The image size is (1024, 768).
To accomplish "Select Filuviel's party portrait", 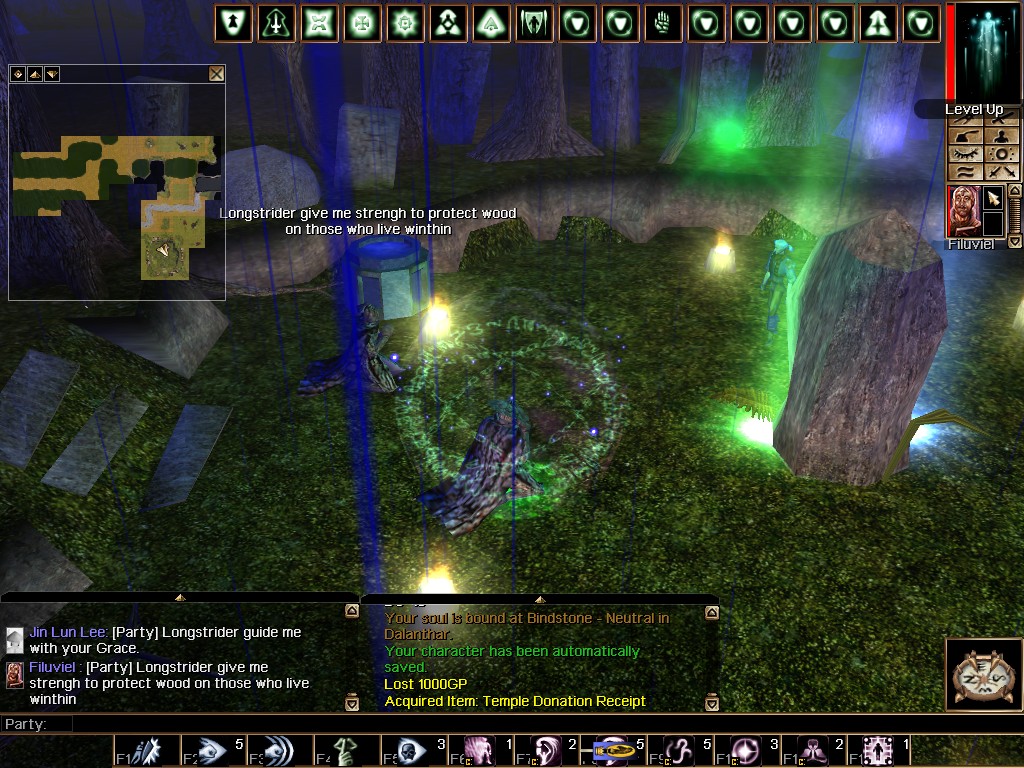I will click(x=963, y=211).
